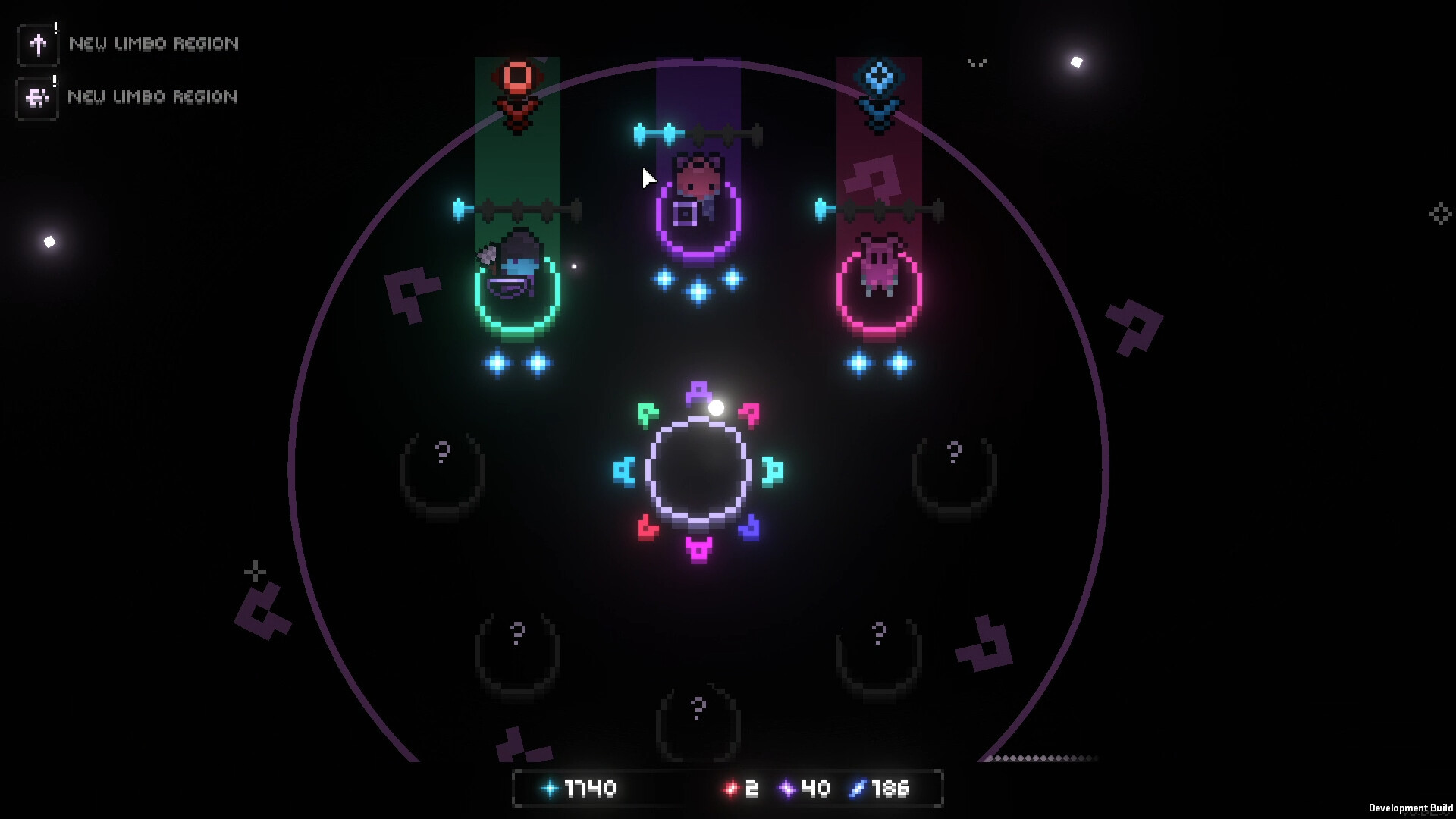Click the large white central ring

[x=698, y=471]
